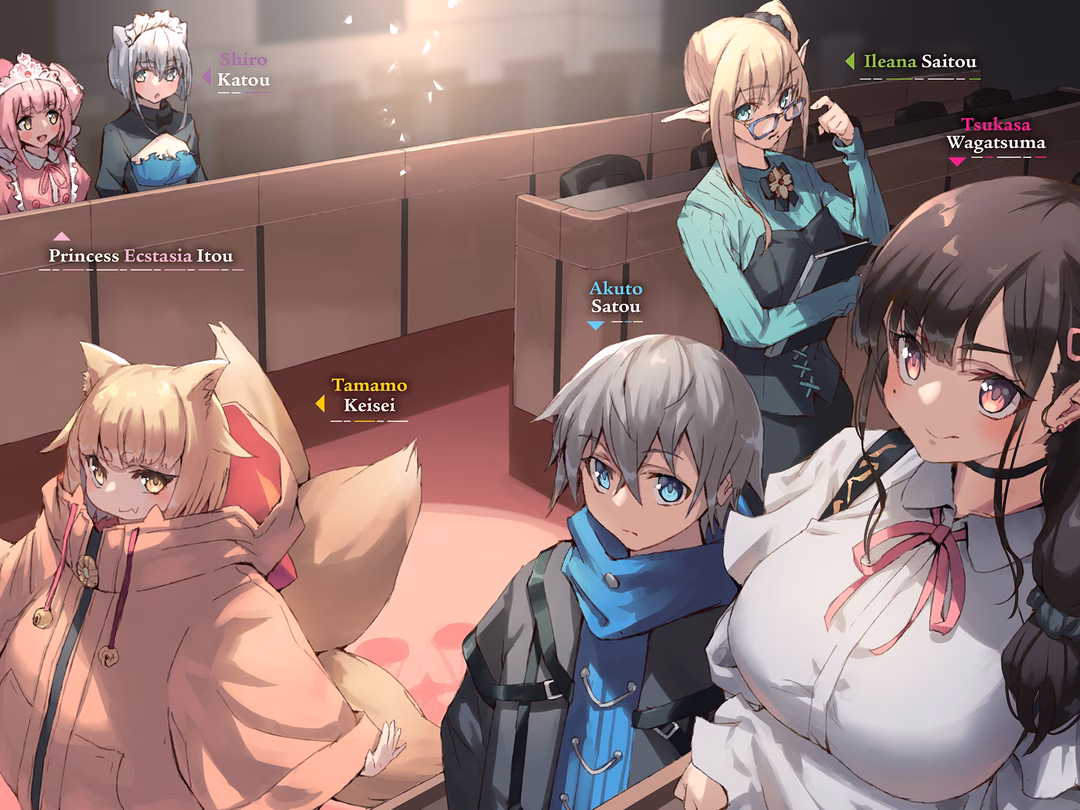Open Princess Ecstasia Itou's name label

[x=141, y=256]
